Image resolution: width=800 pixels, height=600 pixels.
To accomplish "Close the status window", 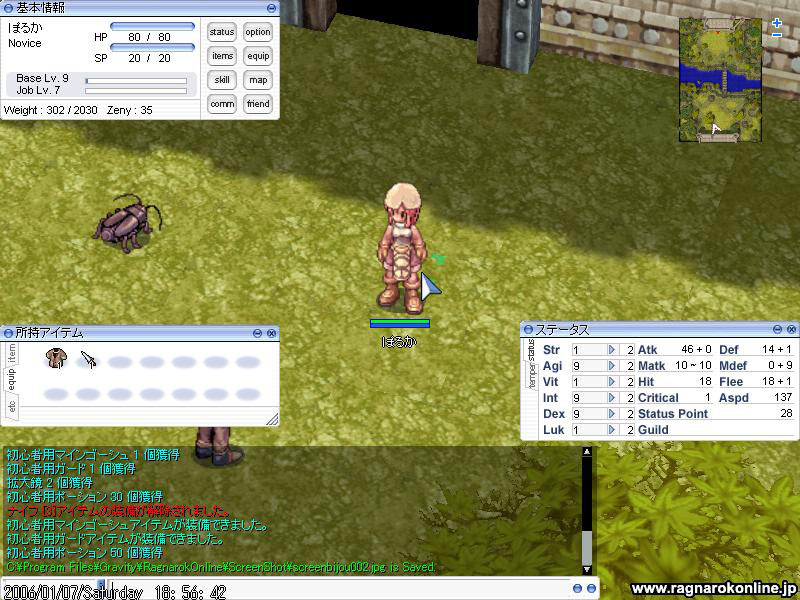I will [x=792, y=329].
